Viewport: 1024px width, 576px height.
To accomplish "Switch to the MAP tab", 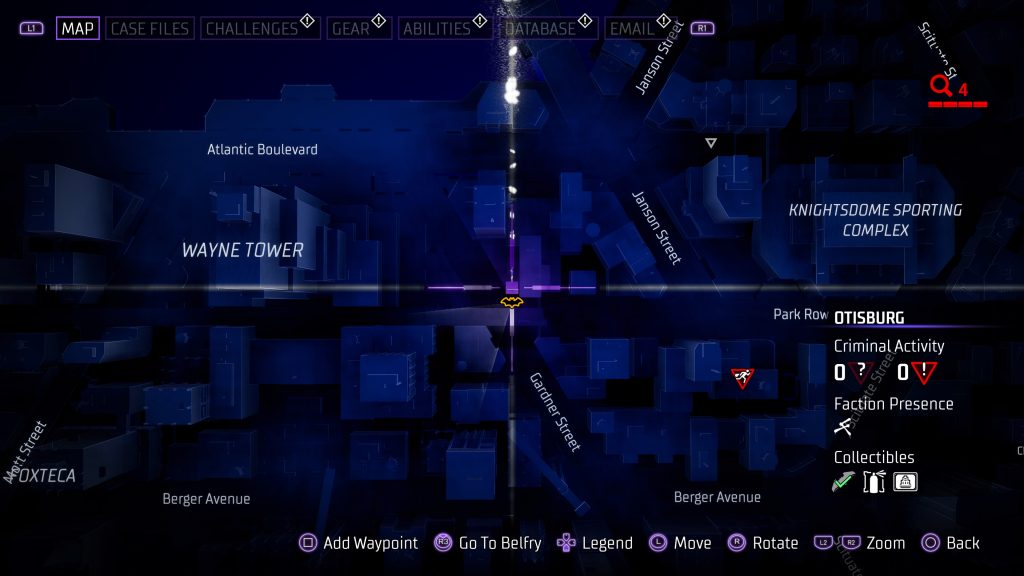I will (77, 28).
